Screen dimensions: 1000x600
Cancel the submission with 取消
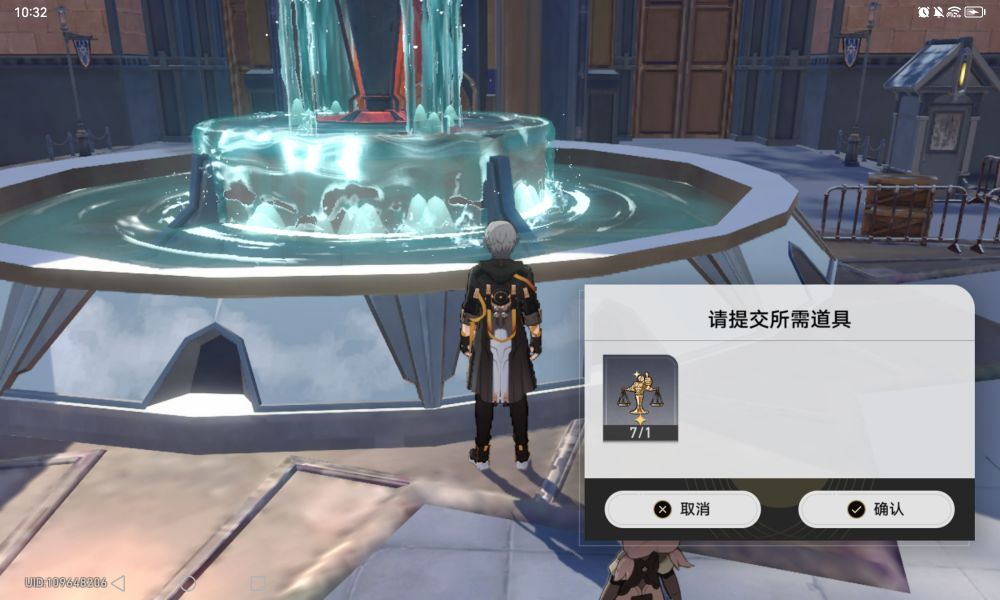point(682,509)
